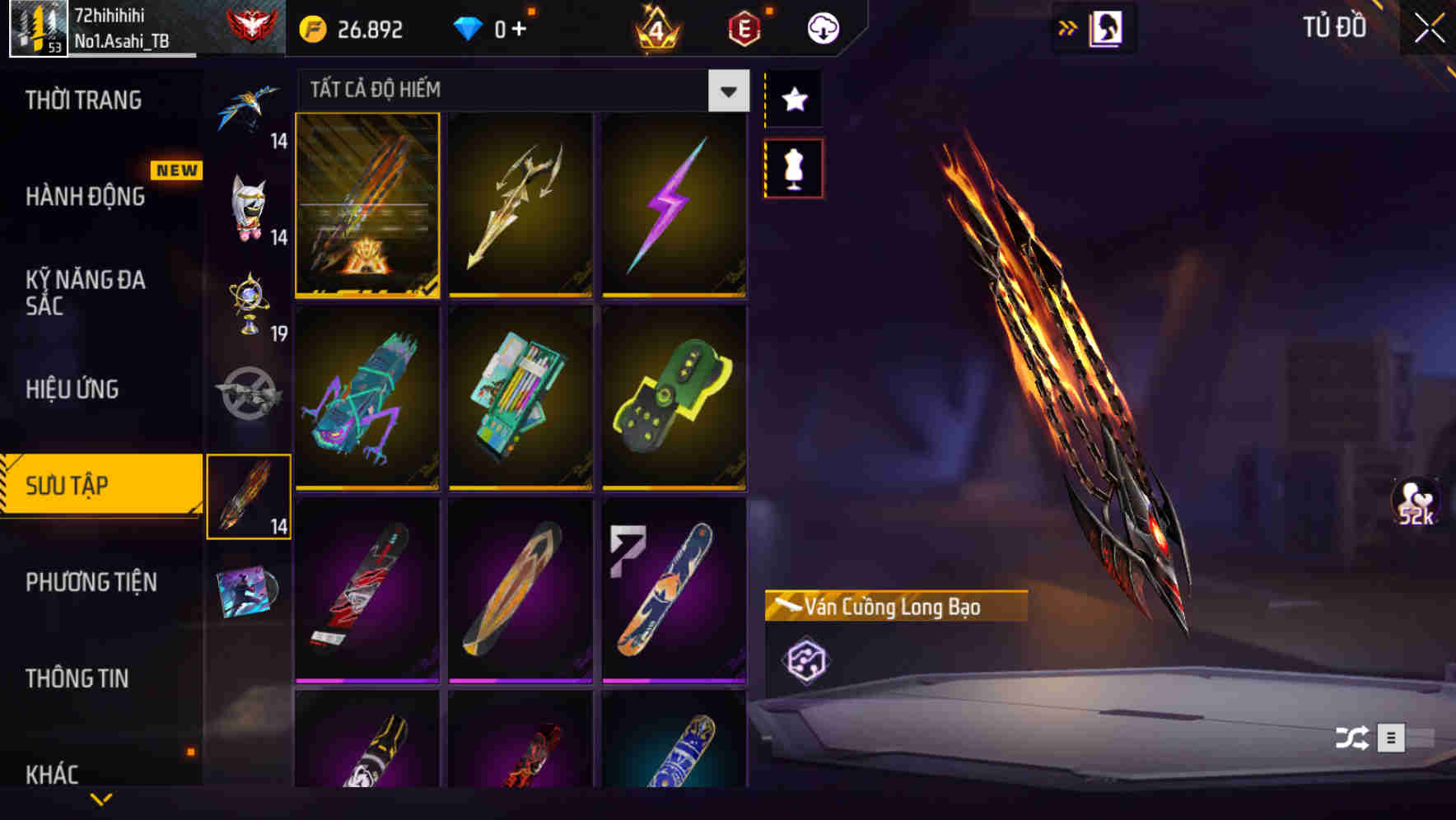Open the E event badge icon
This screenshot has width=1456, height=820.
(745, 27)
